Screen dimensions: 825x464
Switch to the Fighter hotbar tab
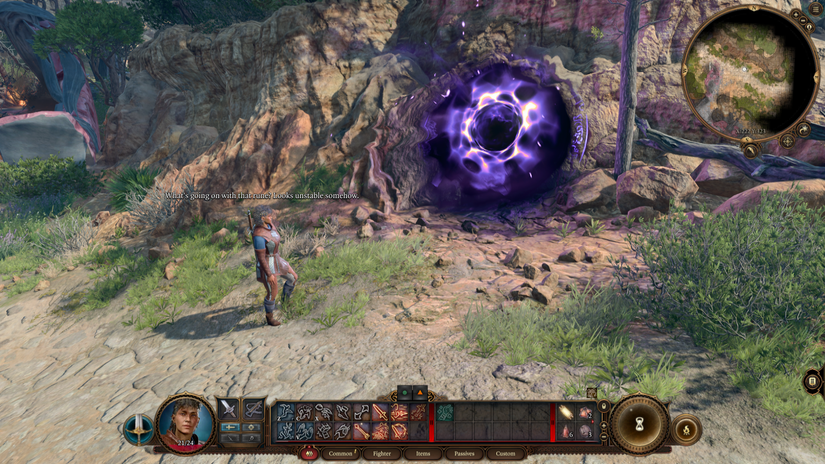(382, 453)
